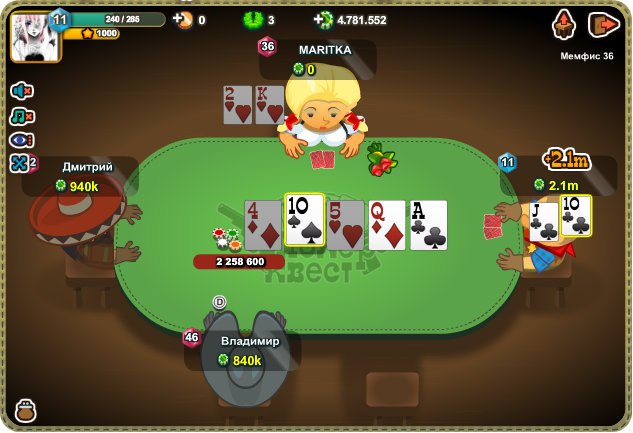The image size is (633, 433).
Task: Open the blue eye spectator options icon
Action: click(x=21, y=140)
